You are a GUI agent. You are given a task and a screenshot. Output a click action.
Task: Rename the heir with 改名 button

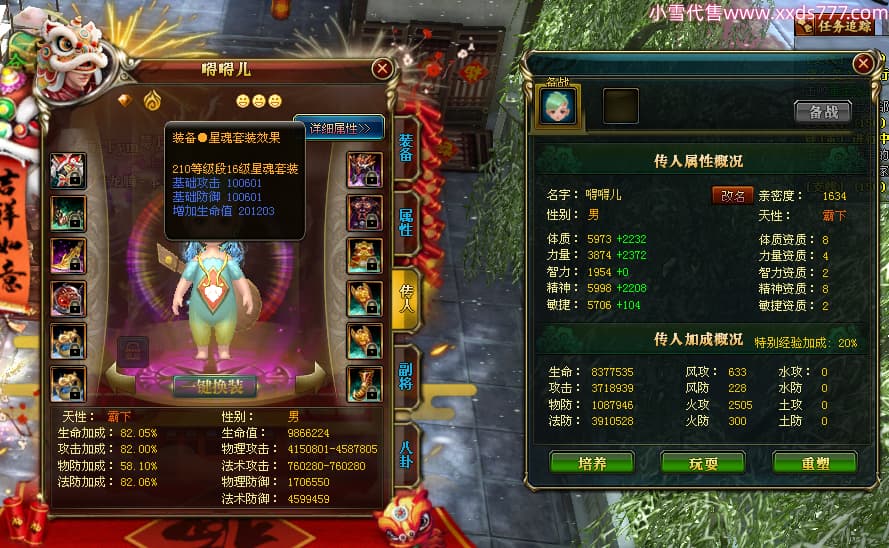click(732, 195)
